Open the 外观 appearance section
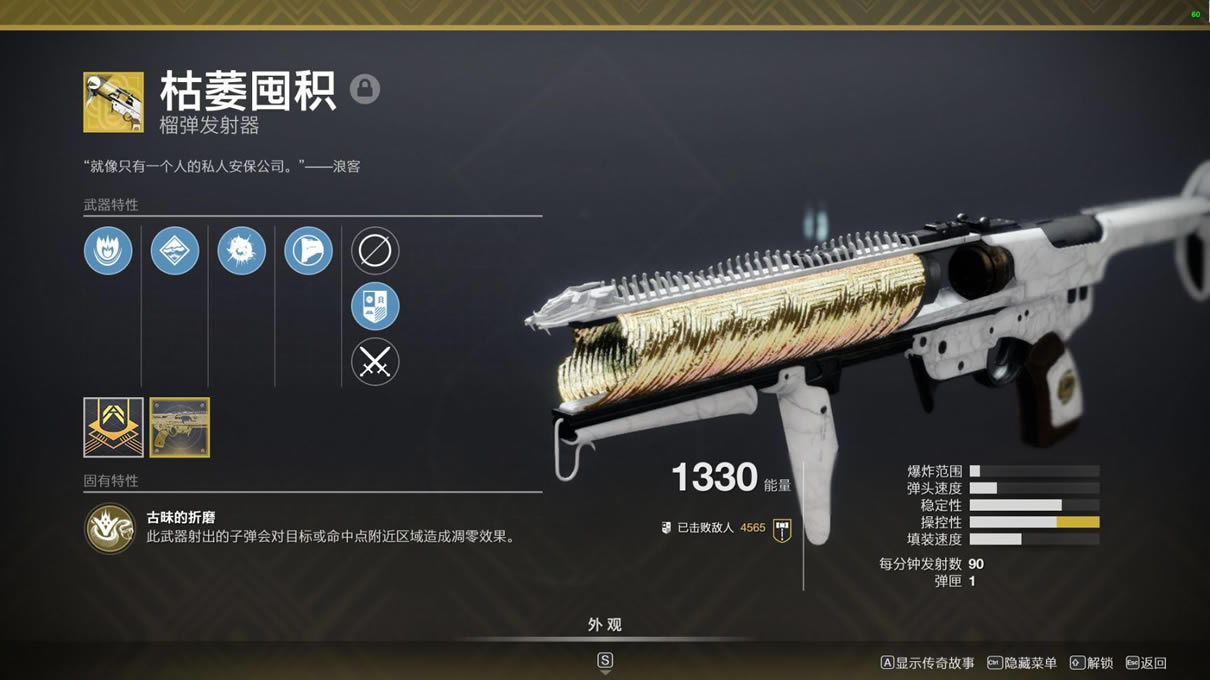This screenshot has width=1210, height=680. click(604, 625)
